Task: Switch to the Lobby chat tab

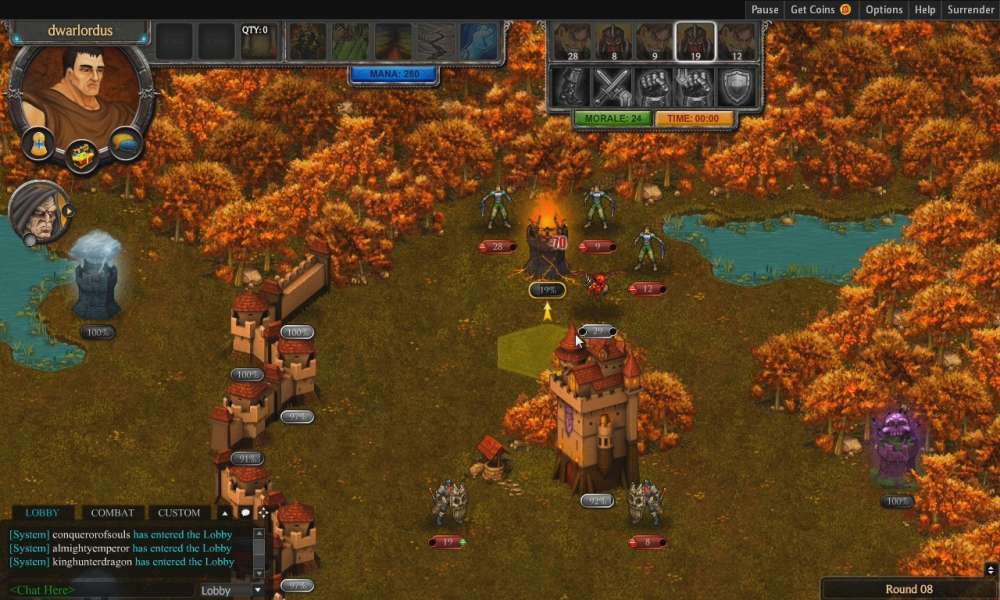Action: point(42,513)
